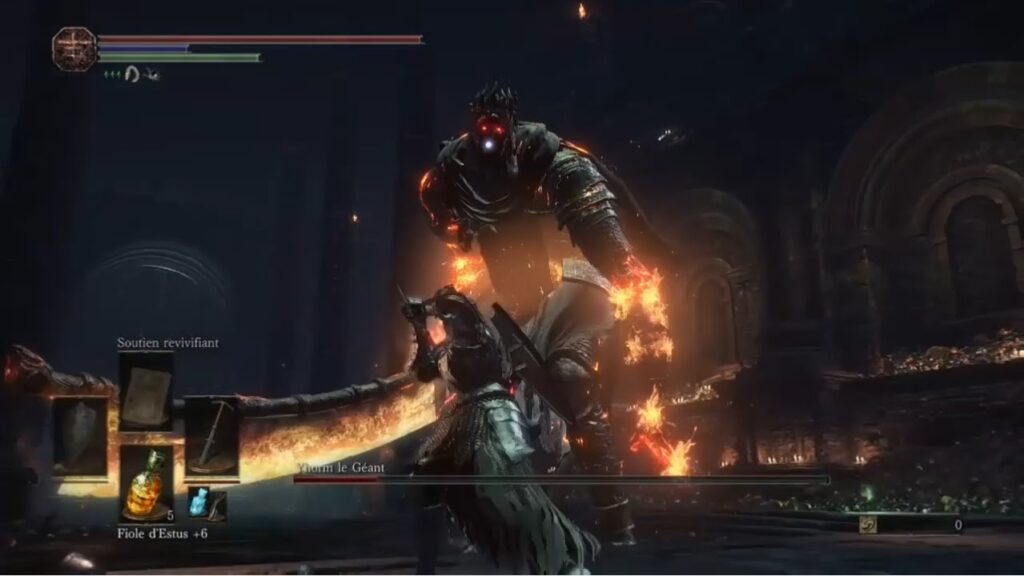Click the souls counter icon

[868, 524]
